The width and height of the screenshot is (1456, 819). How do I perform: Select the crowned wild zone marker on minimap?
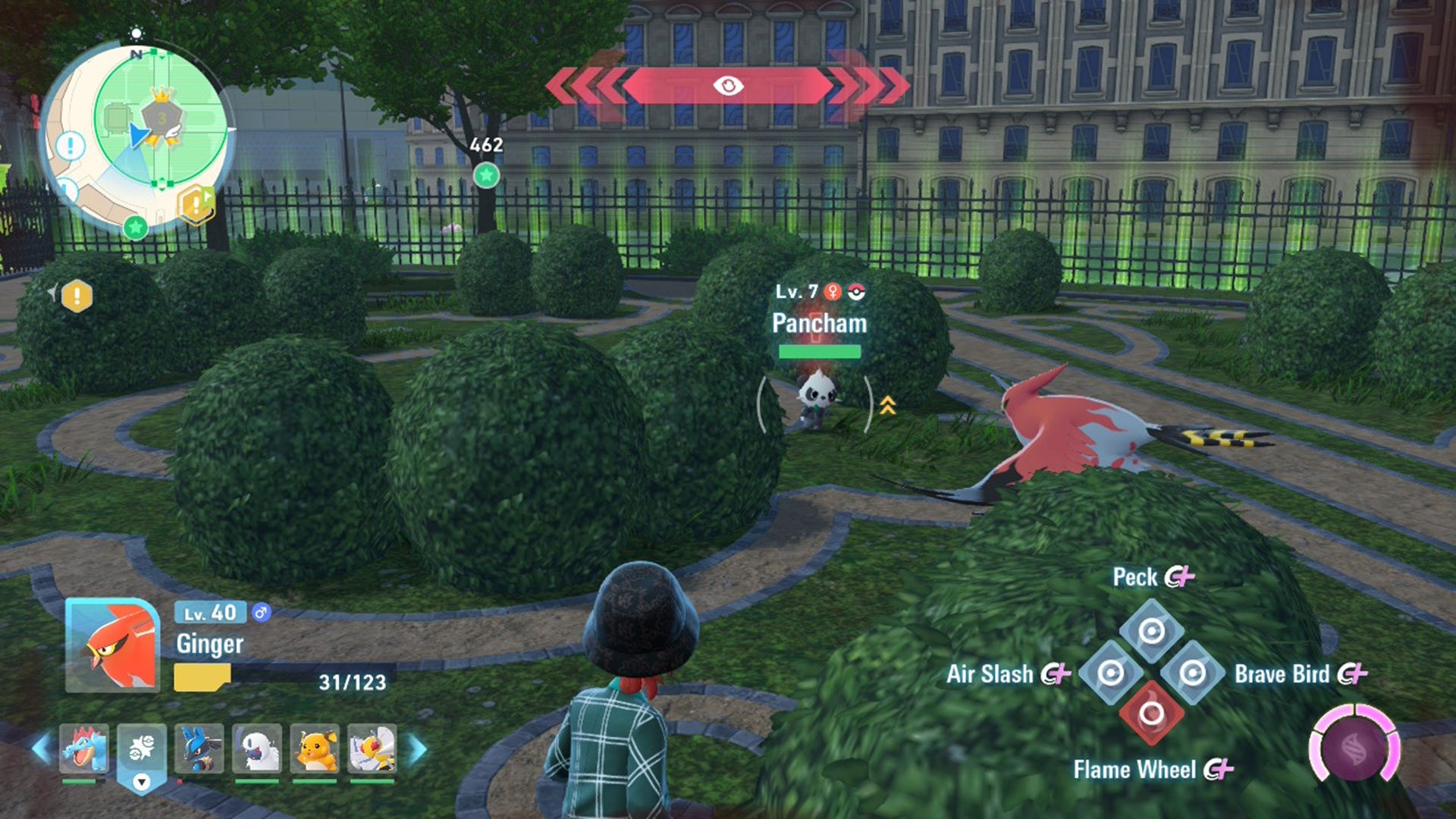pos(162,116)
